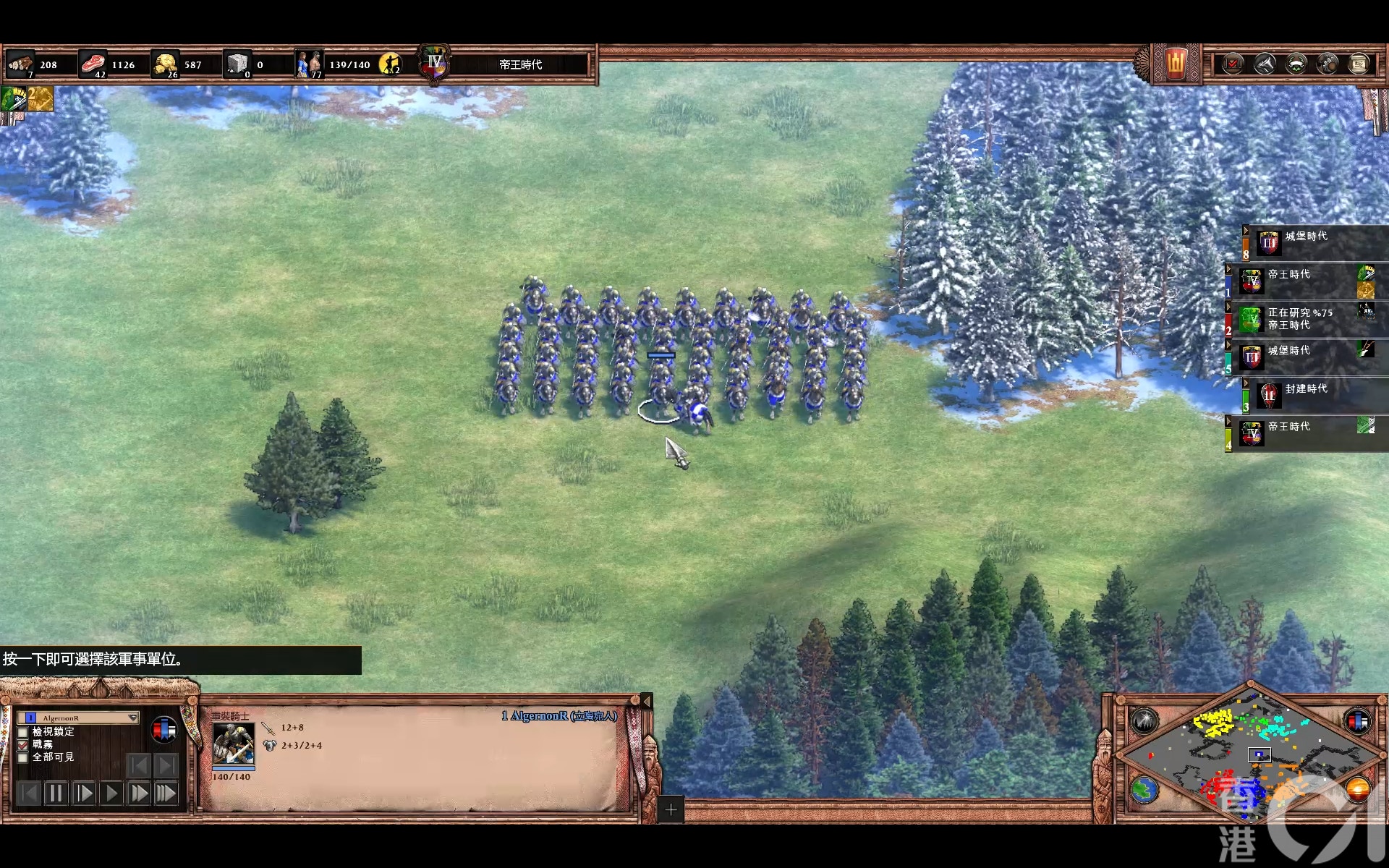Expand the plus button on bottom panel

pyautogui.click(x=671, y=809)
